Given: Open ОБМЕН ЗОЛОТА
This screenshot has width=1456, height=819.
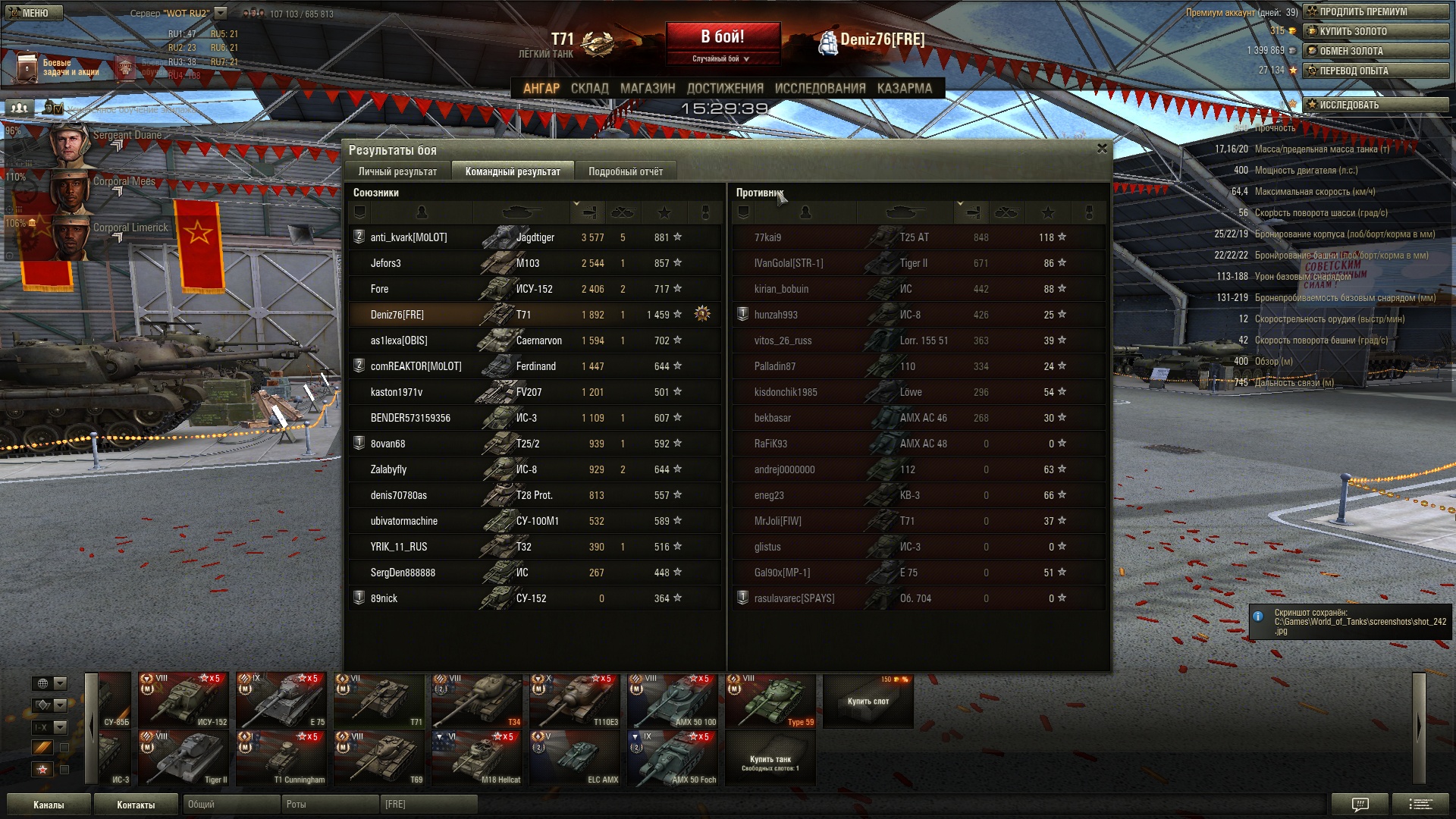Looking at the screenshot, I should click(x=1375, y=51).
